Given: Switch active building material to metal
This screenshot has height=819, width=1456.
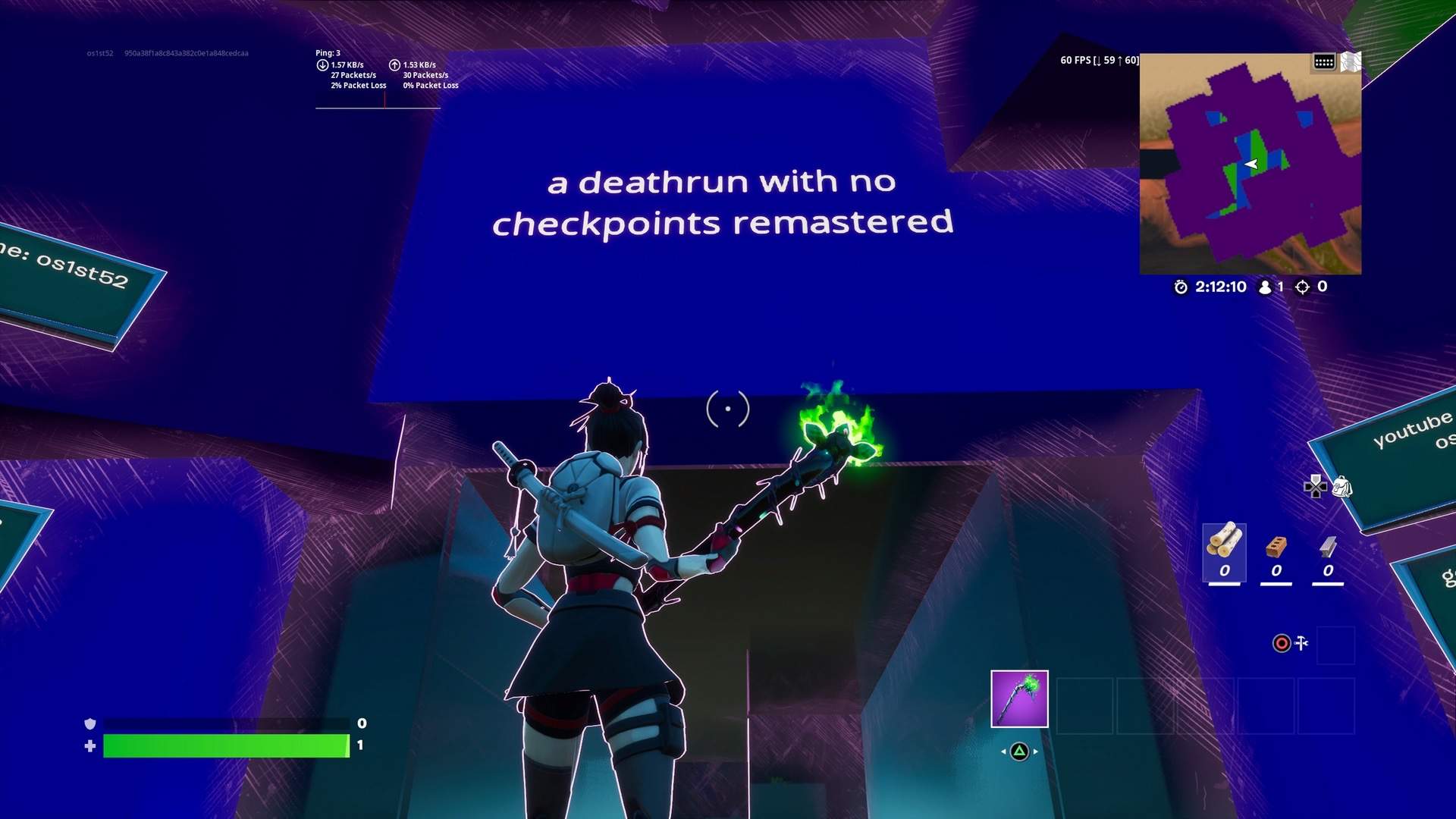Looking at the screenshot, I should pos(1328,547).
